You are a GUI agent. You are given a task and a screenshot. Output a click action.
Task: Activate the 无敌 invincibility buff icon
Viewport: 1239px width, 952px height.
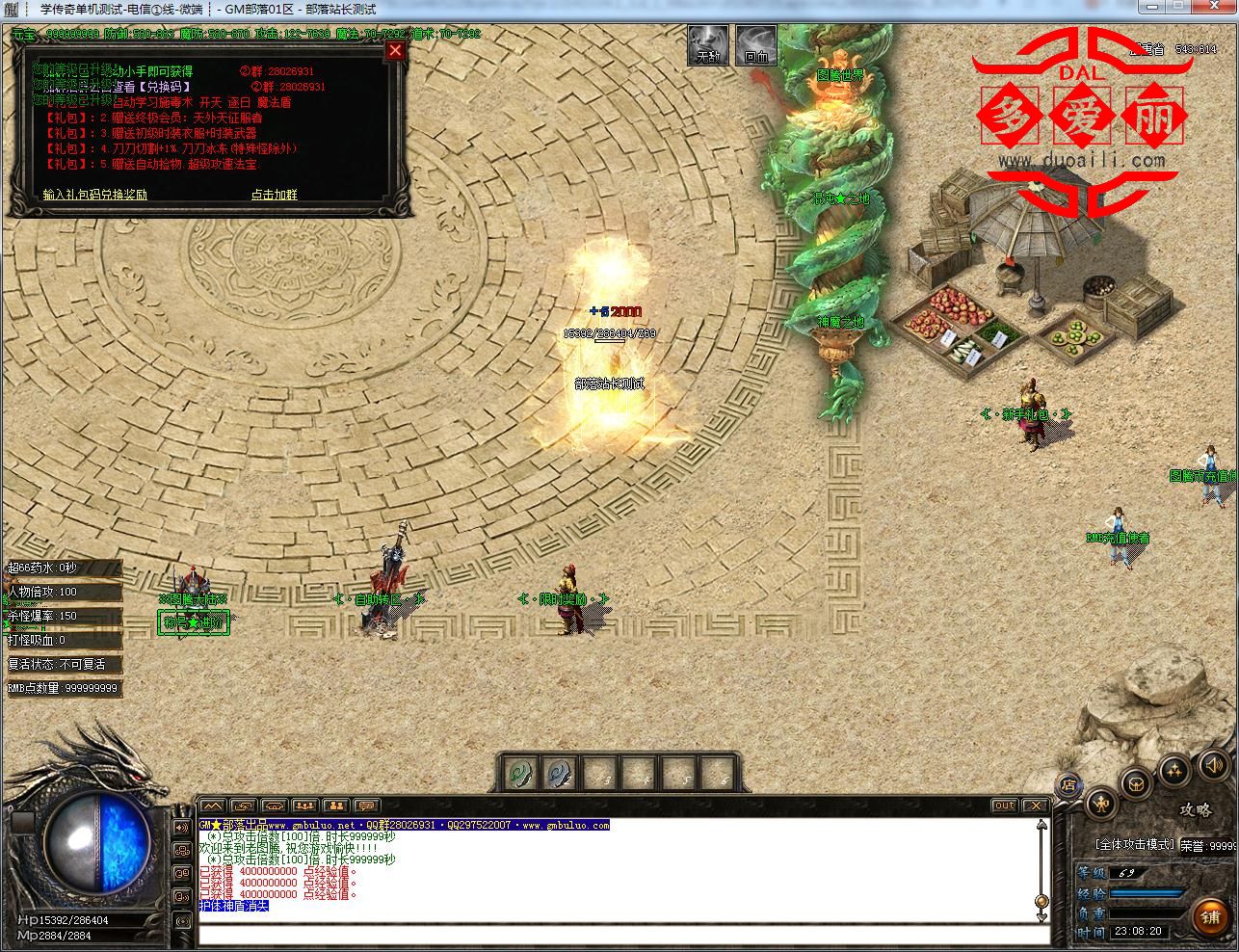point(708,45)
